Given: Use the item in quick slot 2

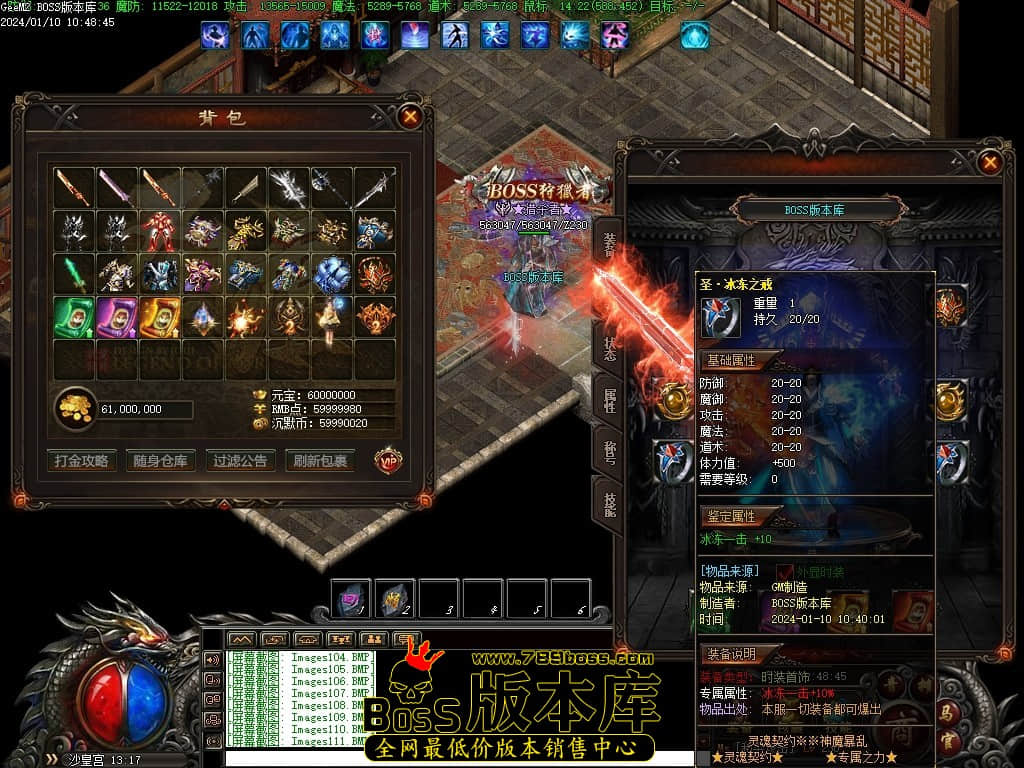Looking at the screenshot, I should point(395,599).
